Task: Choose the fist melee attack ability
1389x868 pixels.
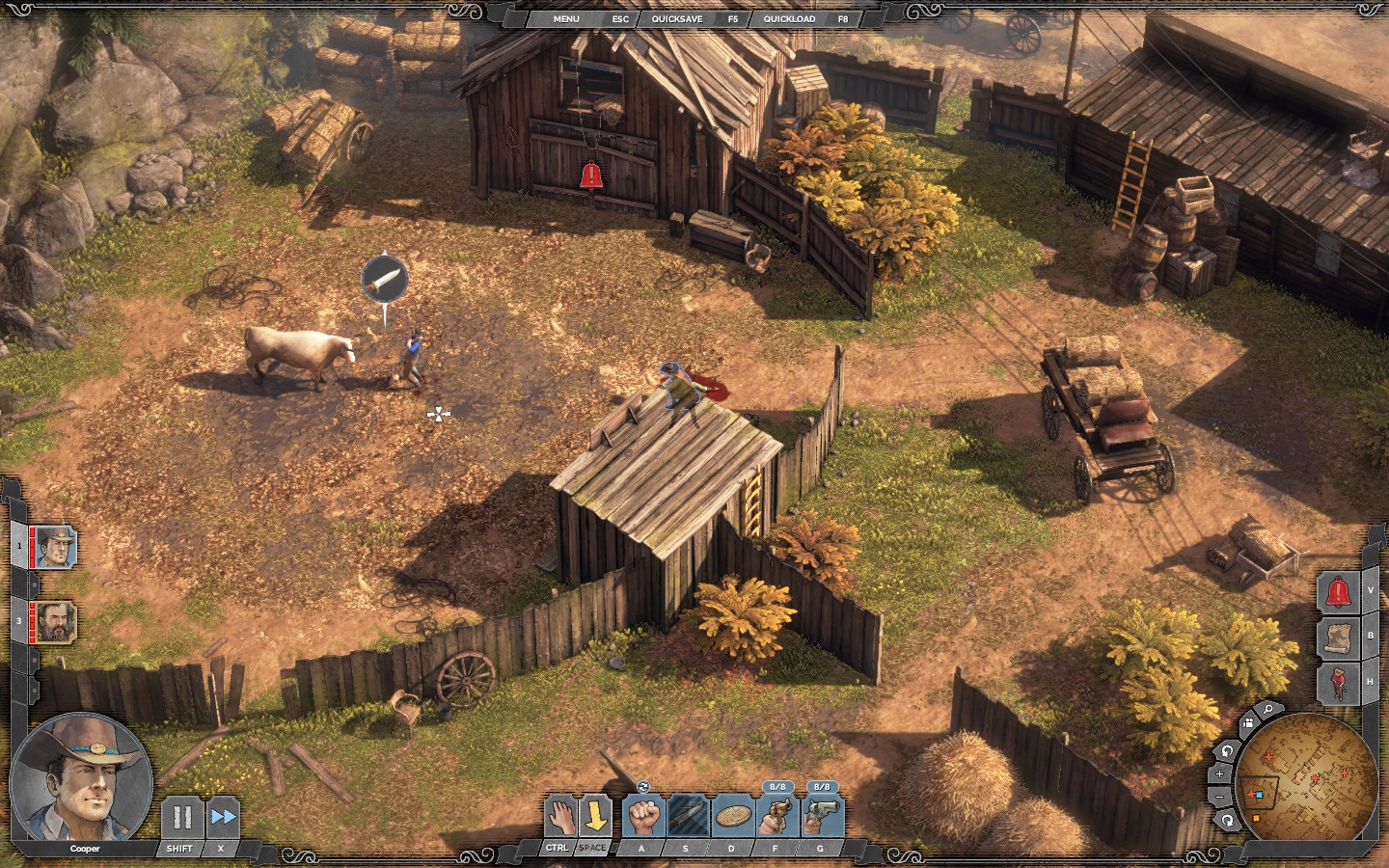Action: pyautogui.click(x=642, y=817)
